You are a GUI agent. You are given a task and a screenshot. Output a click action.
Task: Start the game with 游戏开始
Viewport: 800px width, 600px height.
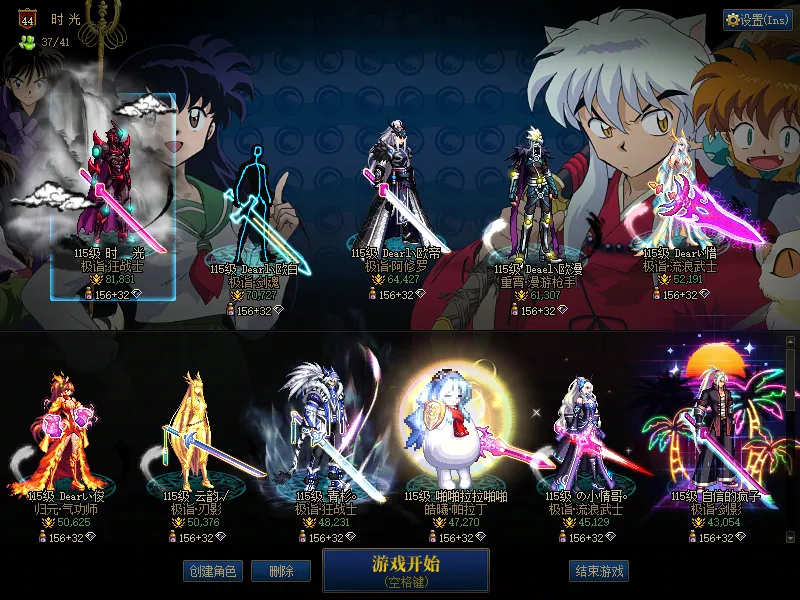click(x=405, y=569)
